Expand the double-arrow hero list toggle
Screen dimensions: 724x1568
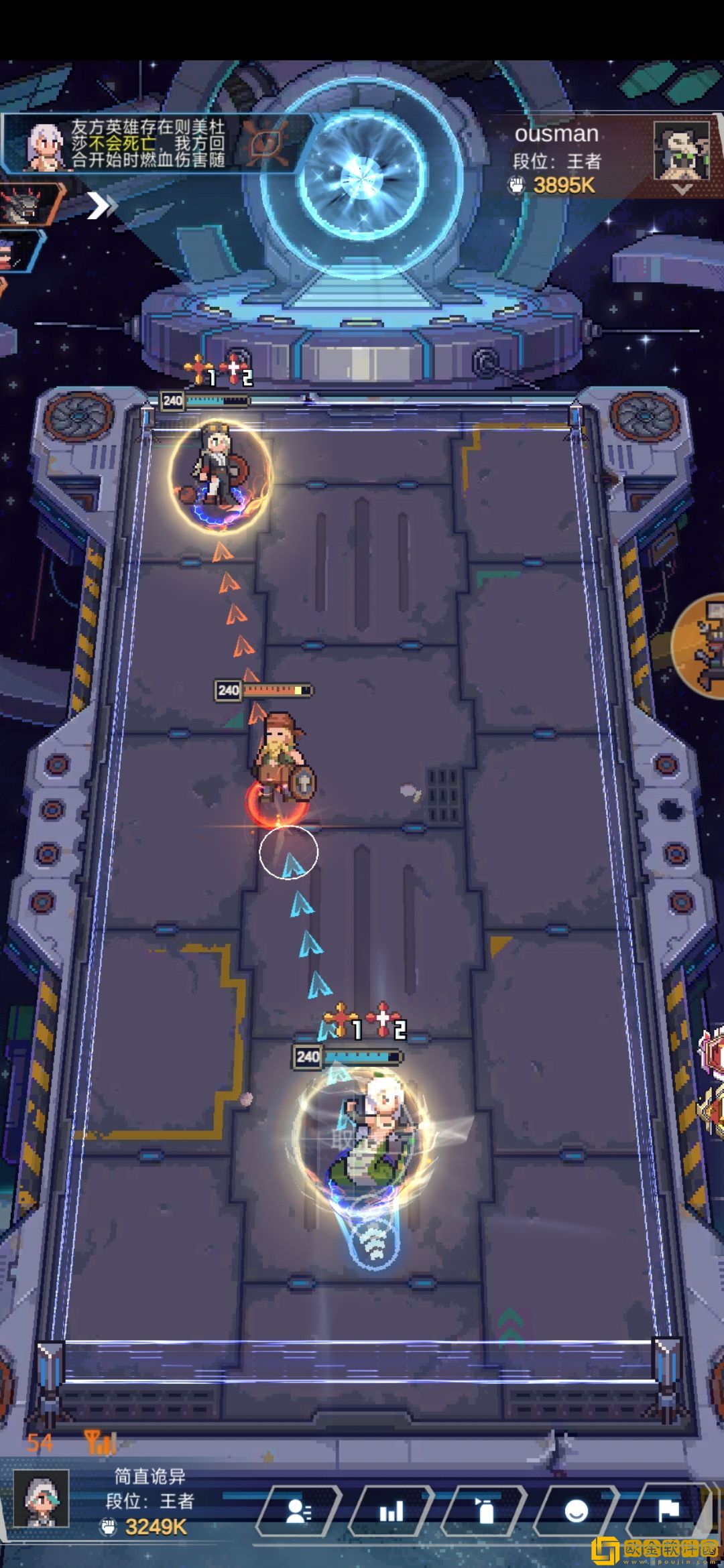tap(102, 206)
